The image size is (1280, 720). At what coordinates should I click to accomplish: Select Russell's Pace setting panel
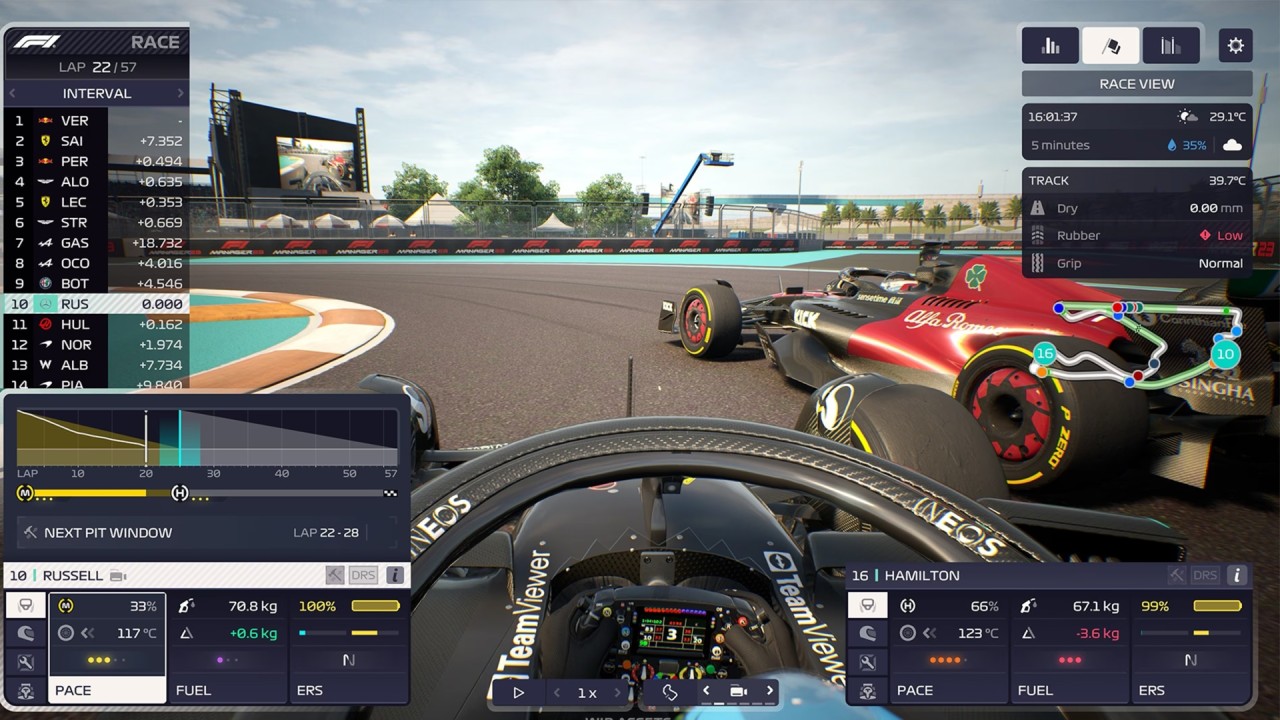(x=106, y=647)
